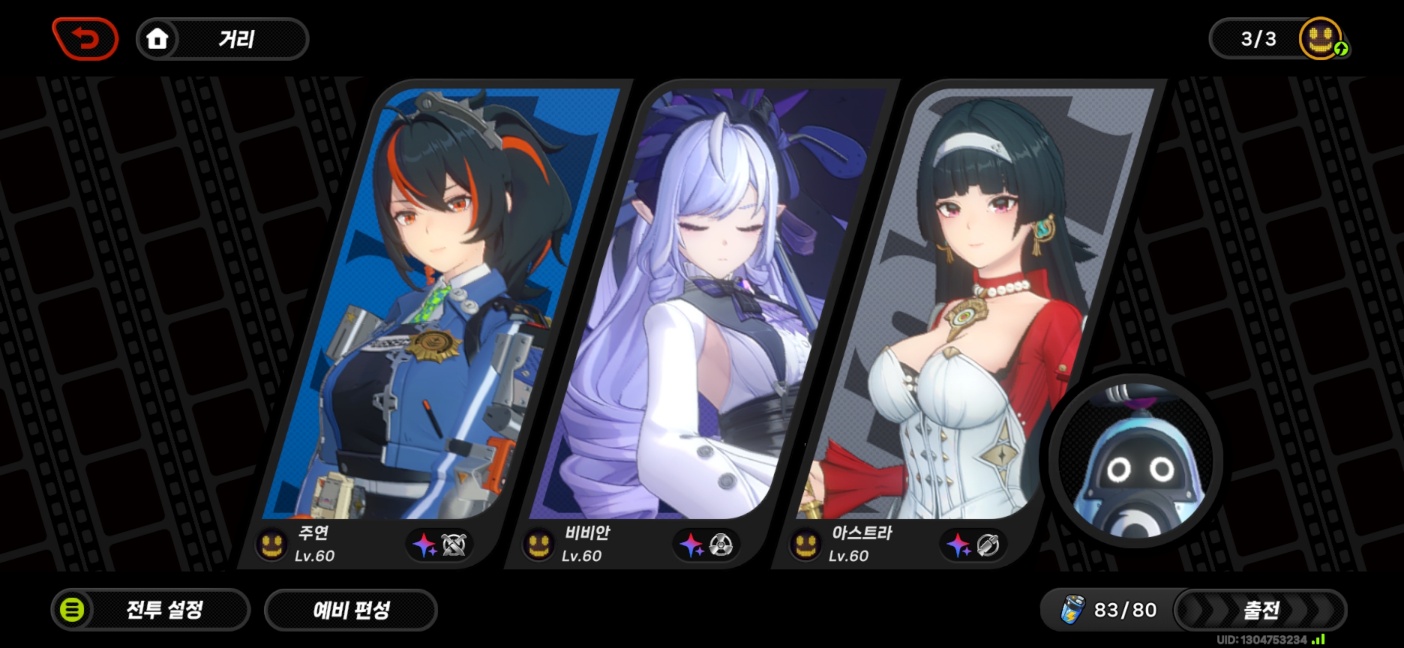
Task: Open 전투 설정 combat settings
Action: 150,609
